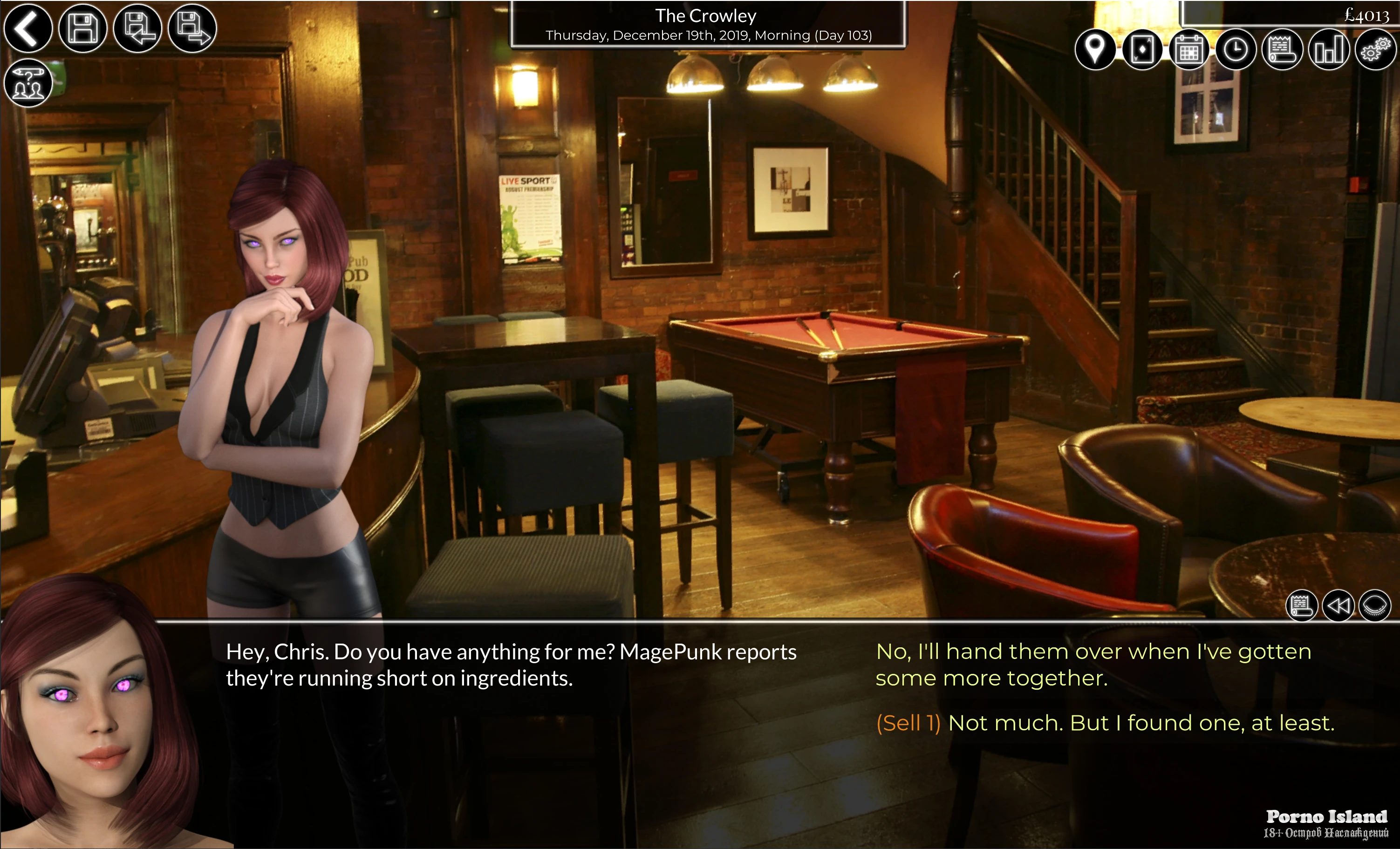
Task: Click the floppy disk with right arrow
Action: (x=192, y=28)
